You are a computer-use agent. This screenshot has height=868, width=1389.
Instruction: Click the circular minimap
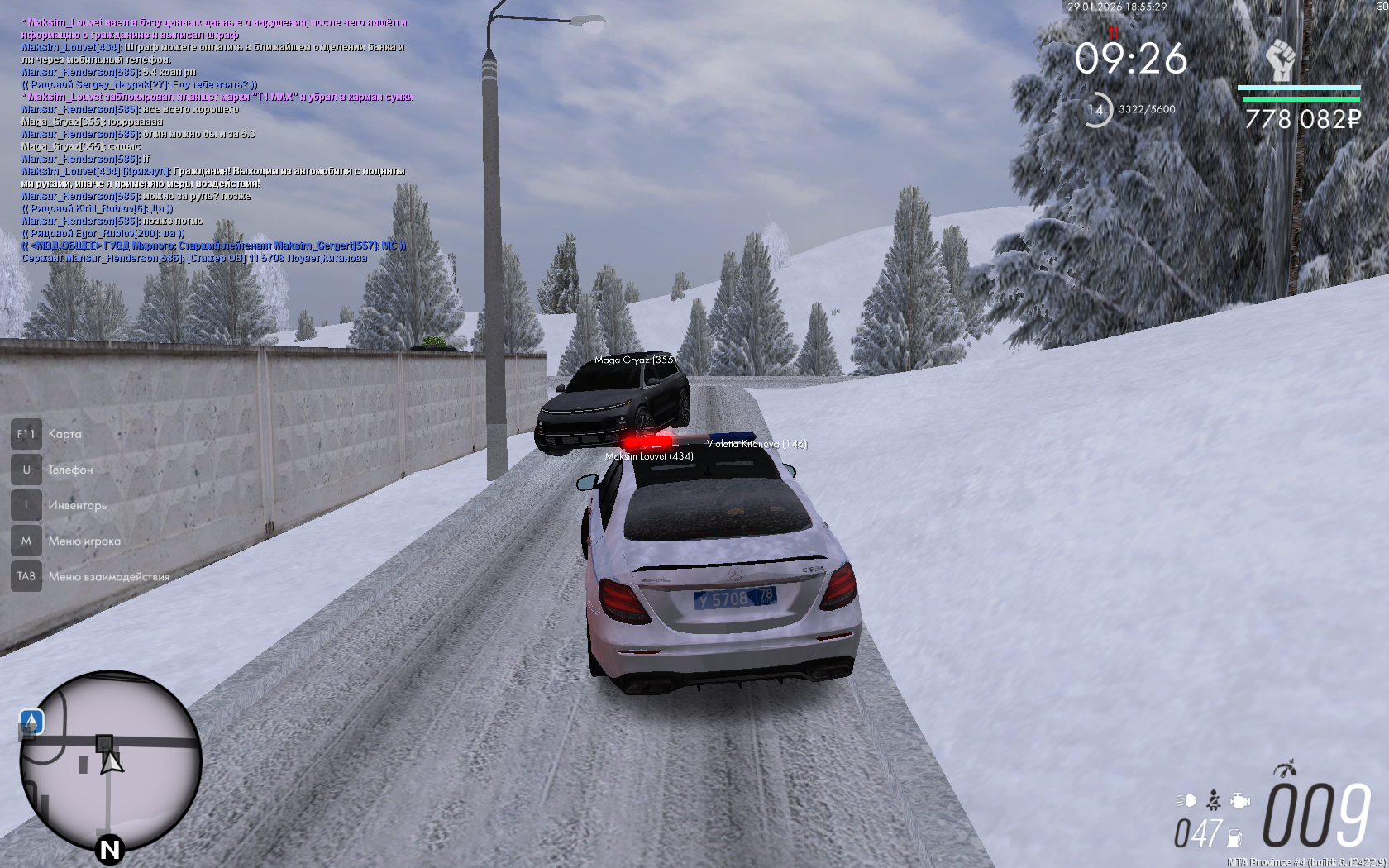[111, 761]
